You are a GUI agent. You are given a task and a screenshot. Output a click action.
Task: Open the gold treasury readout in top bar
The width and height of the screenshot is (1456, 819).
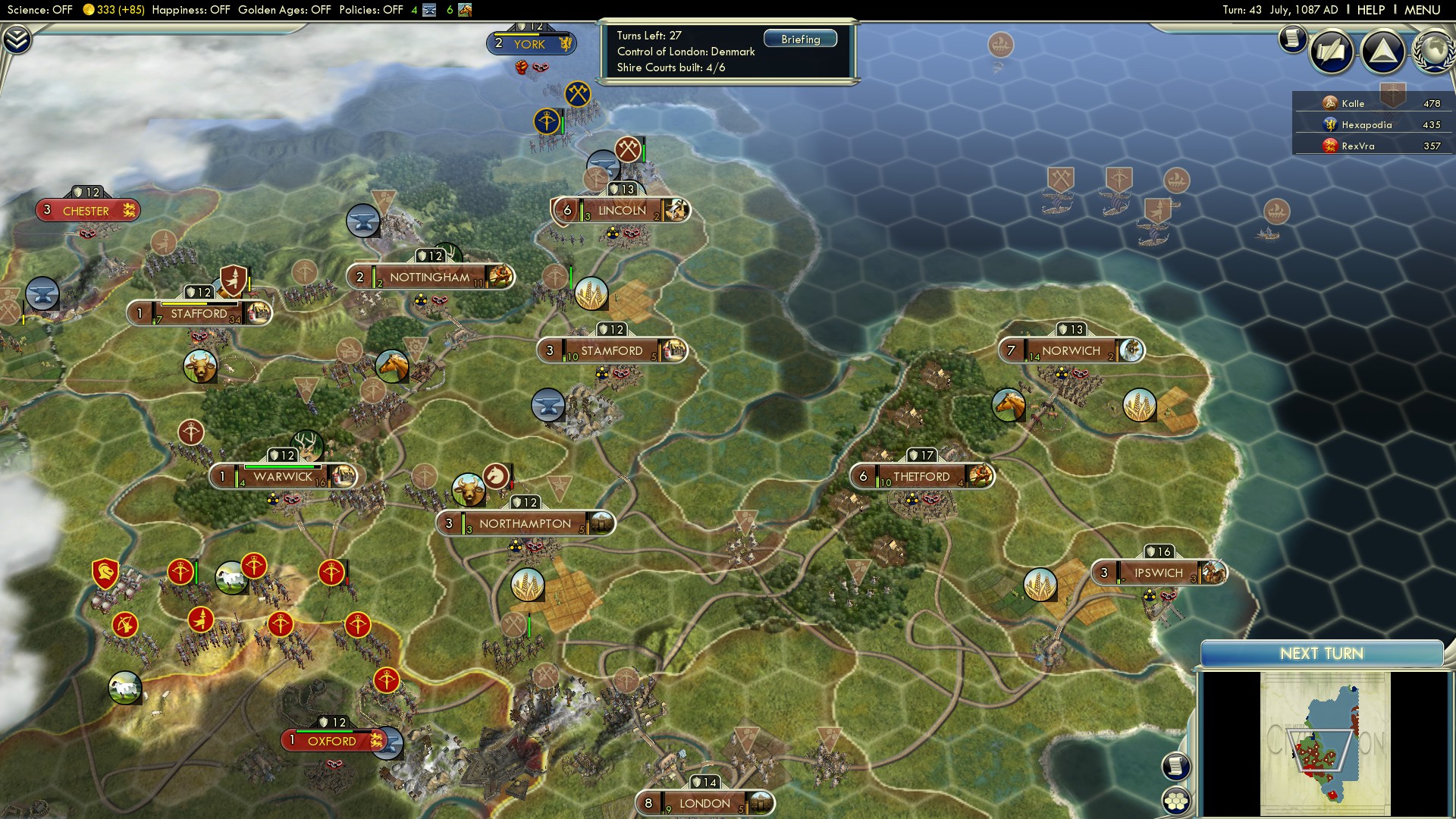pyautogui.click(x=113, y=10)
